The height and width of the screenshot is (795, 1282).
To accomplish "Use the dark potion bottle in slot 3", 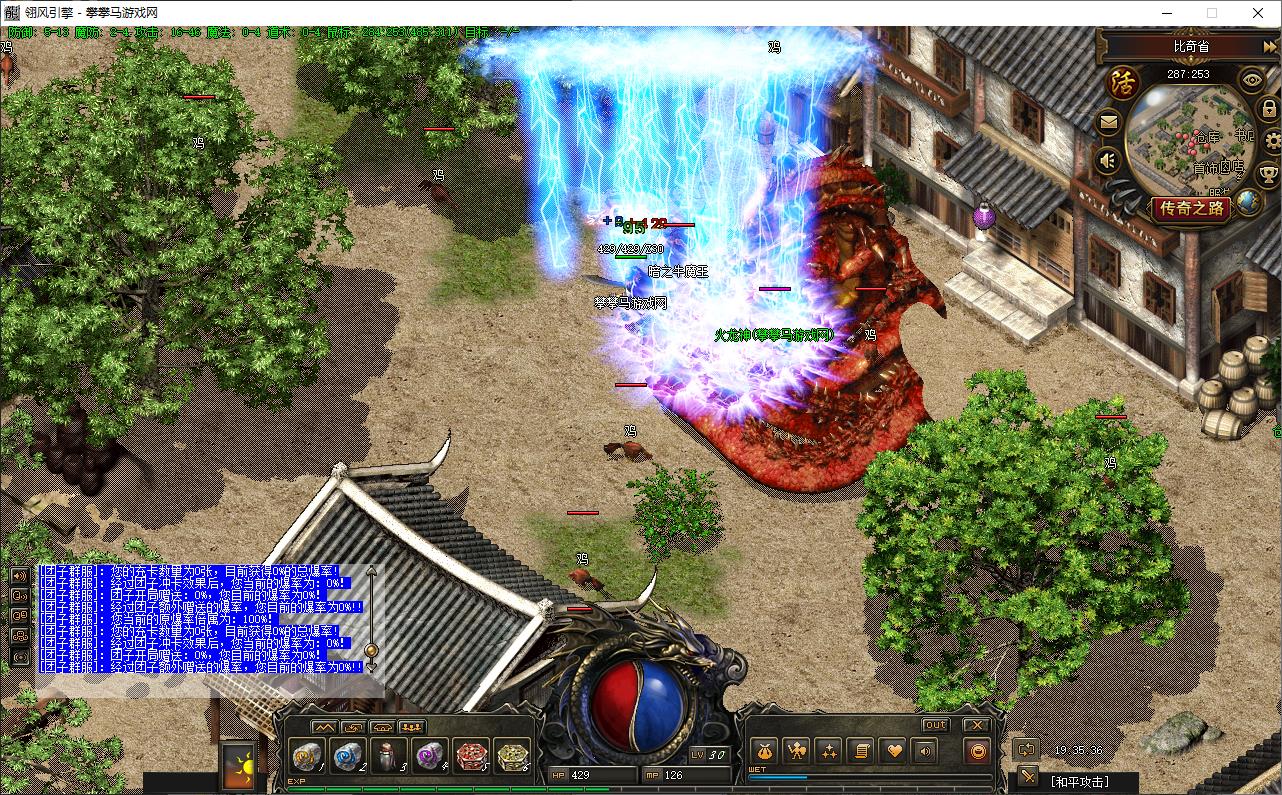I will (x=389, y=755).
